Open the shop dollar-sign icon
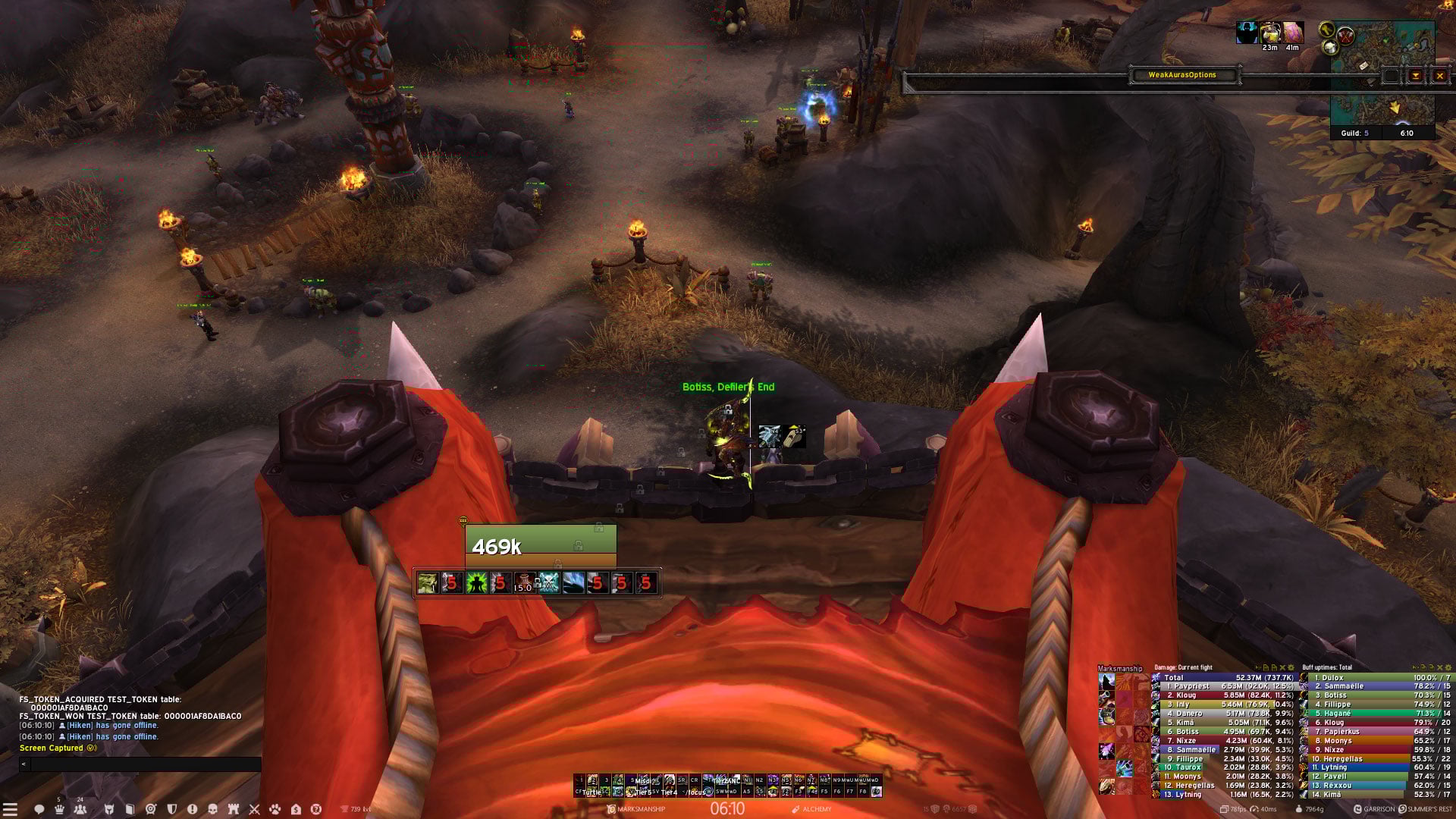Viewport: 1456px width, 819px height. tap(296, 809)
